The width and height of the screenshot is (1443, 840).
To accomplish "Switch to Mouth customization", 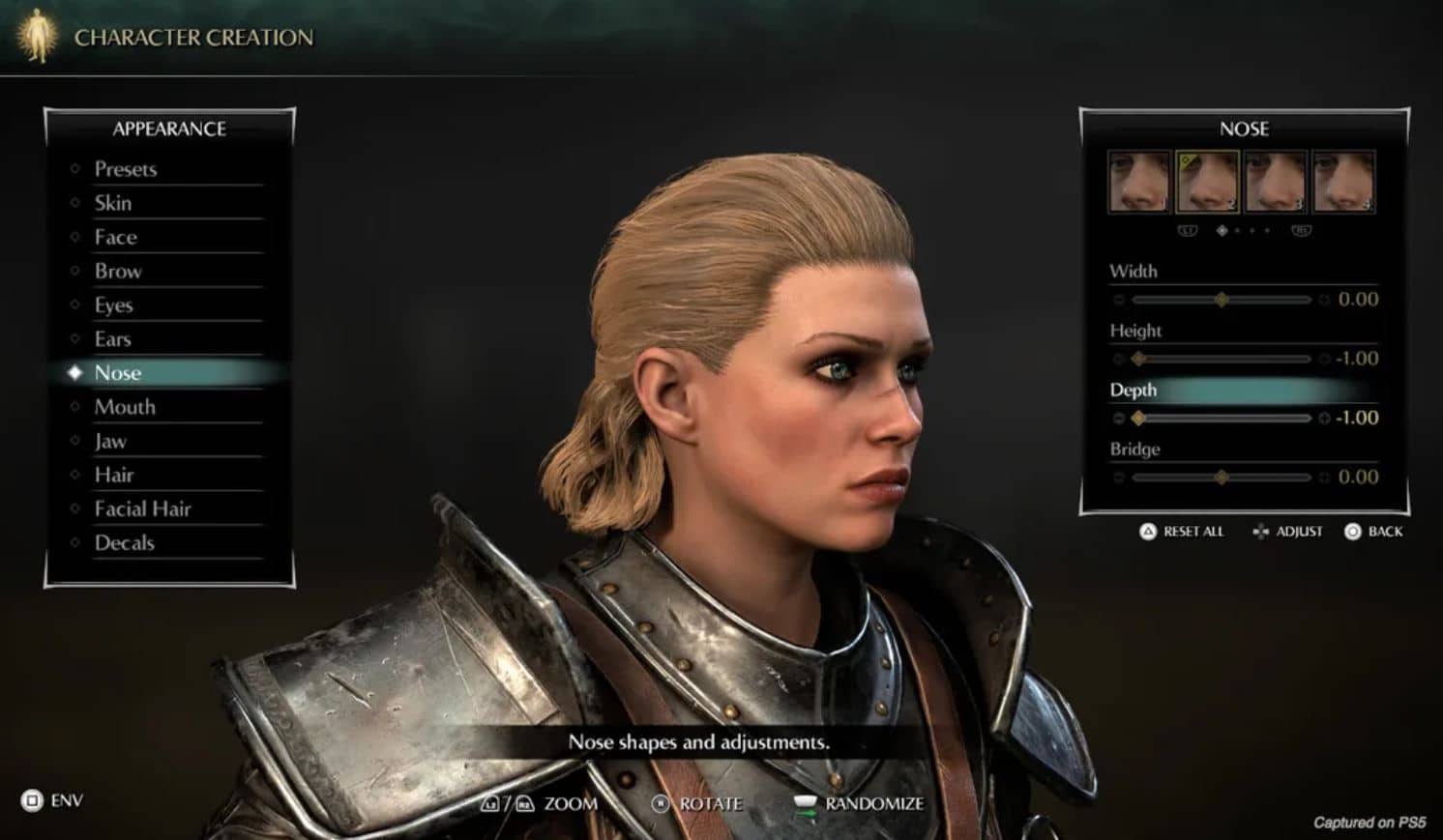I will (125, 407).
